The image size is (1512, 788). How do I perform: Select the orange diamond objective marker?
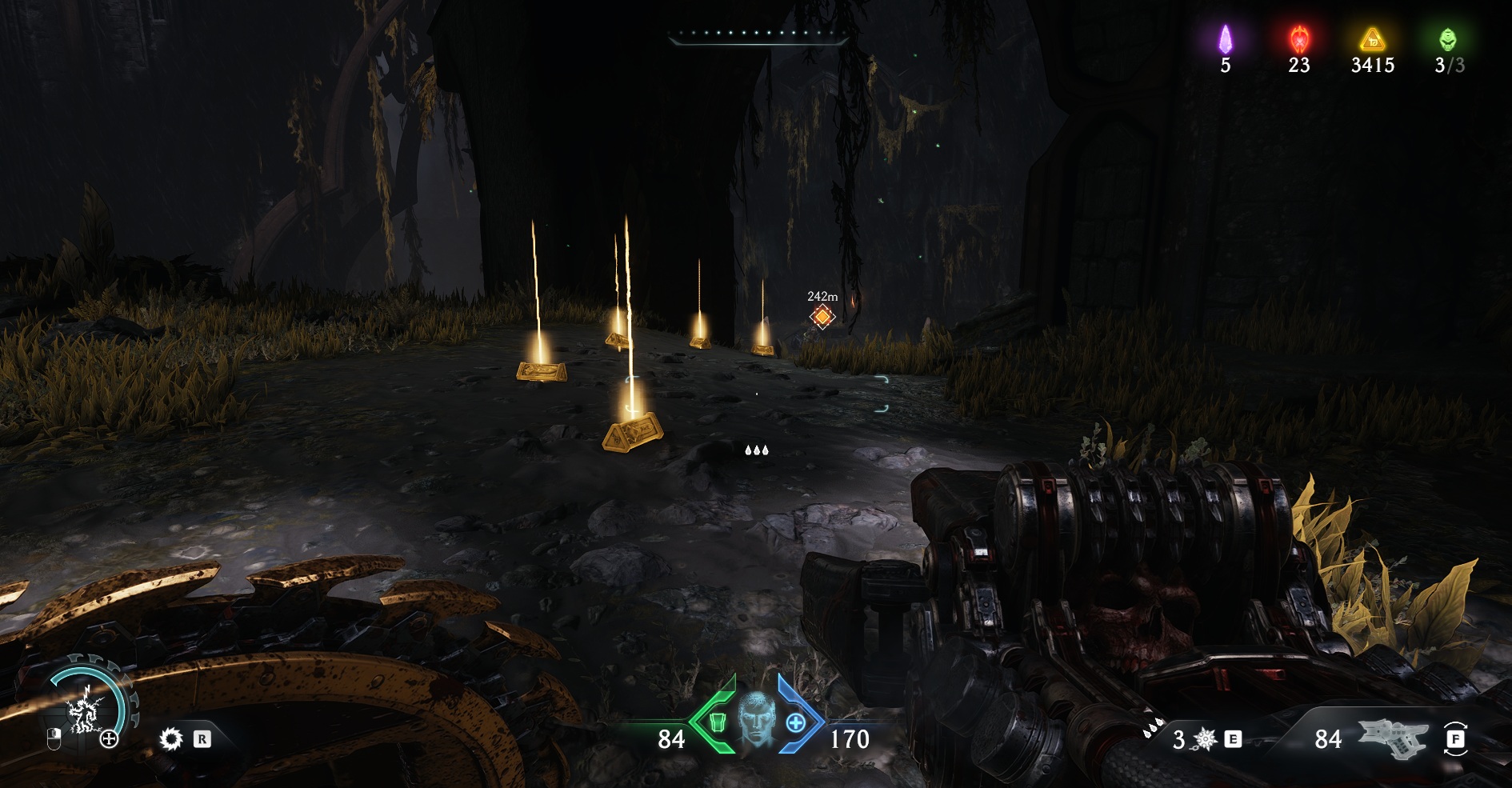(822, 317)
